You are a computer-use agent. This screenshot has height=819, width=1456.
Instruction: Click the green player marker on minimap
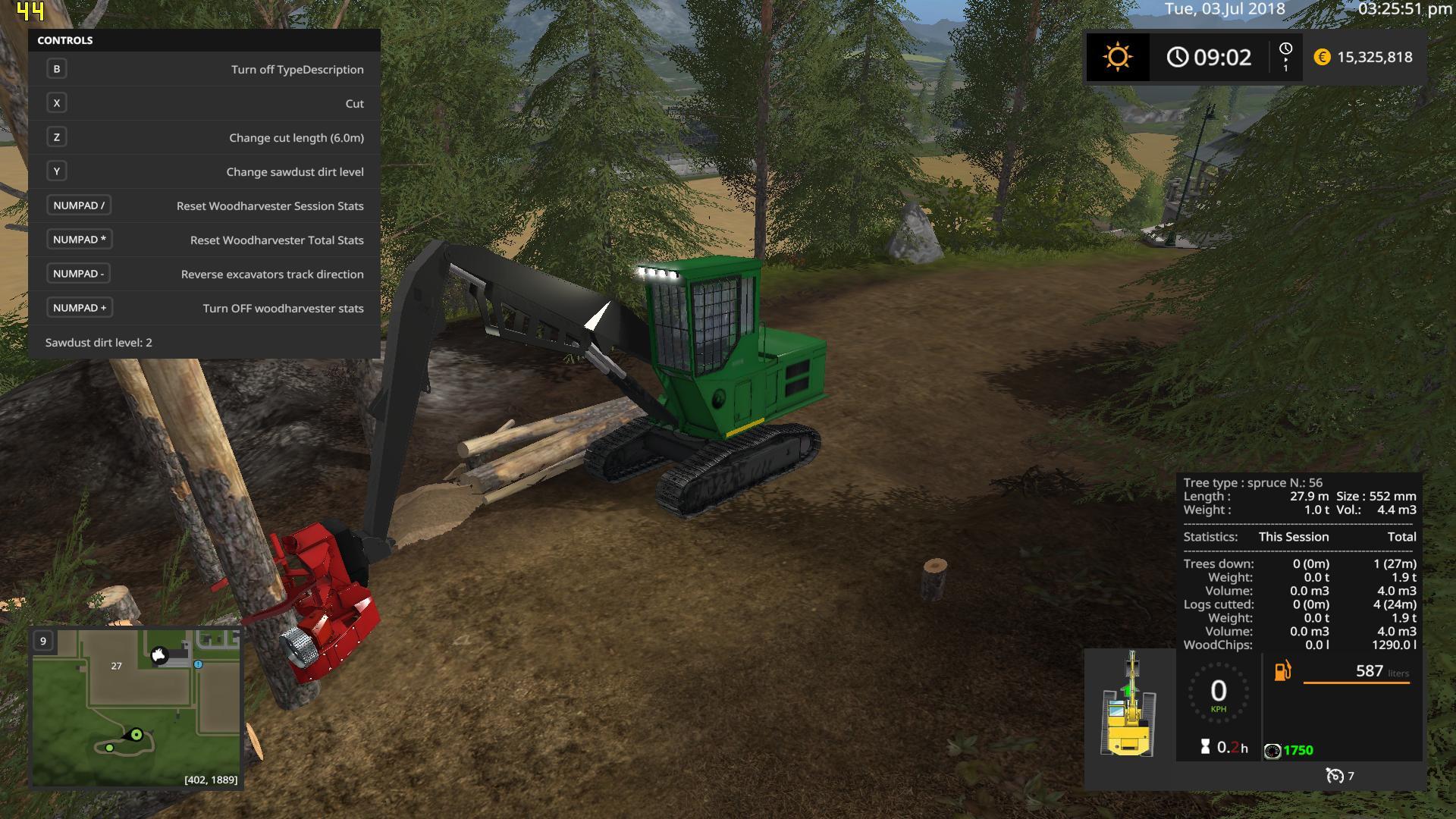[x=136, y=734]
